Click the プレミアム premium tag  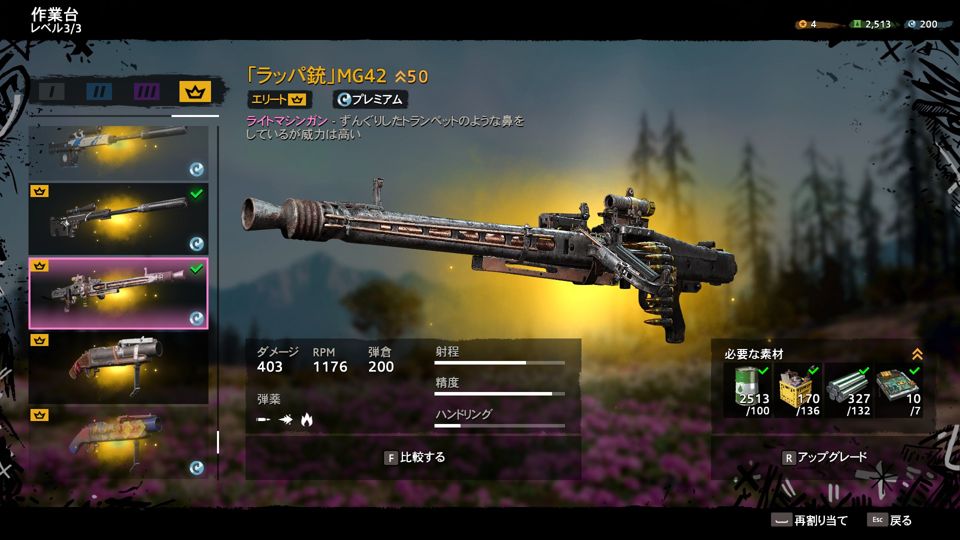pos(369,99)
